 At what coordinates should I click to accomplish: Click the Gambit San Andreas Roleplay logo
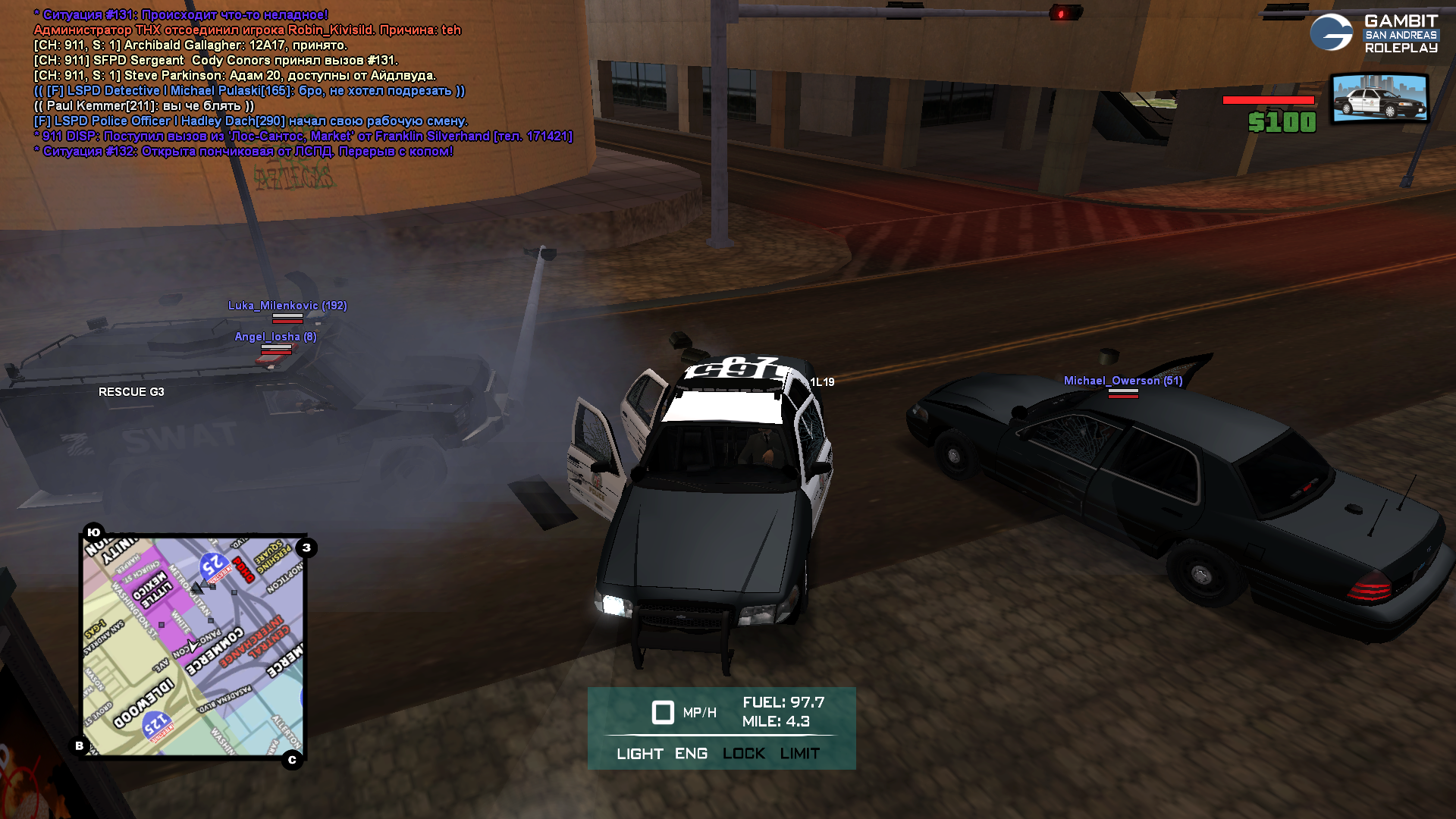click(1373, 33)
